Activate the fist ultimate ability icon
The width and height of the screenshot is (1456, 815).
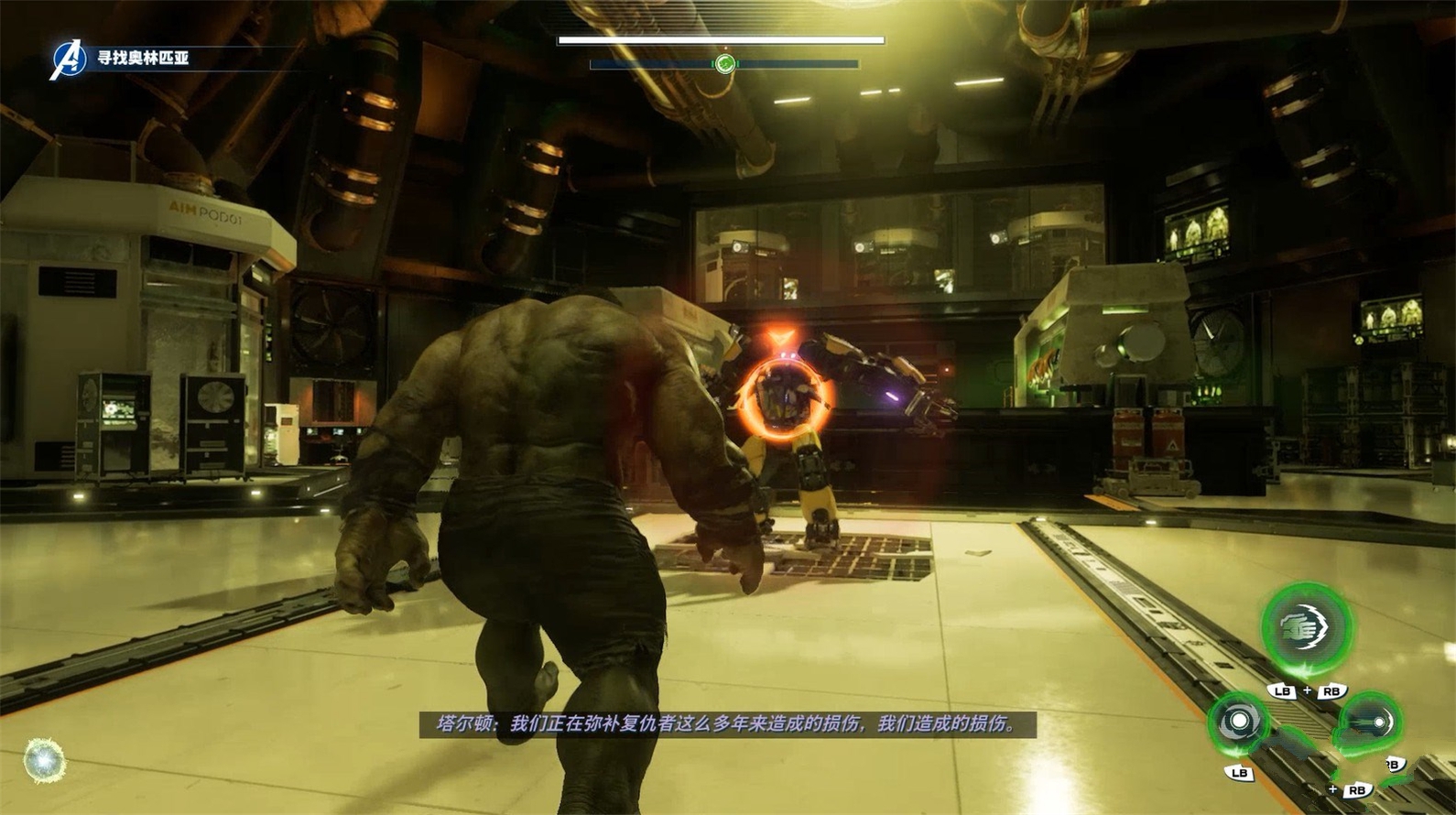tap(1306, 628)
